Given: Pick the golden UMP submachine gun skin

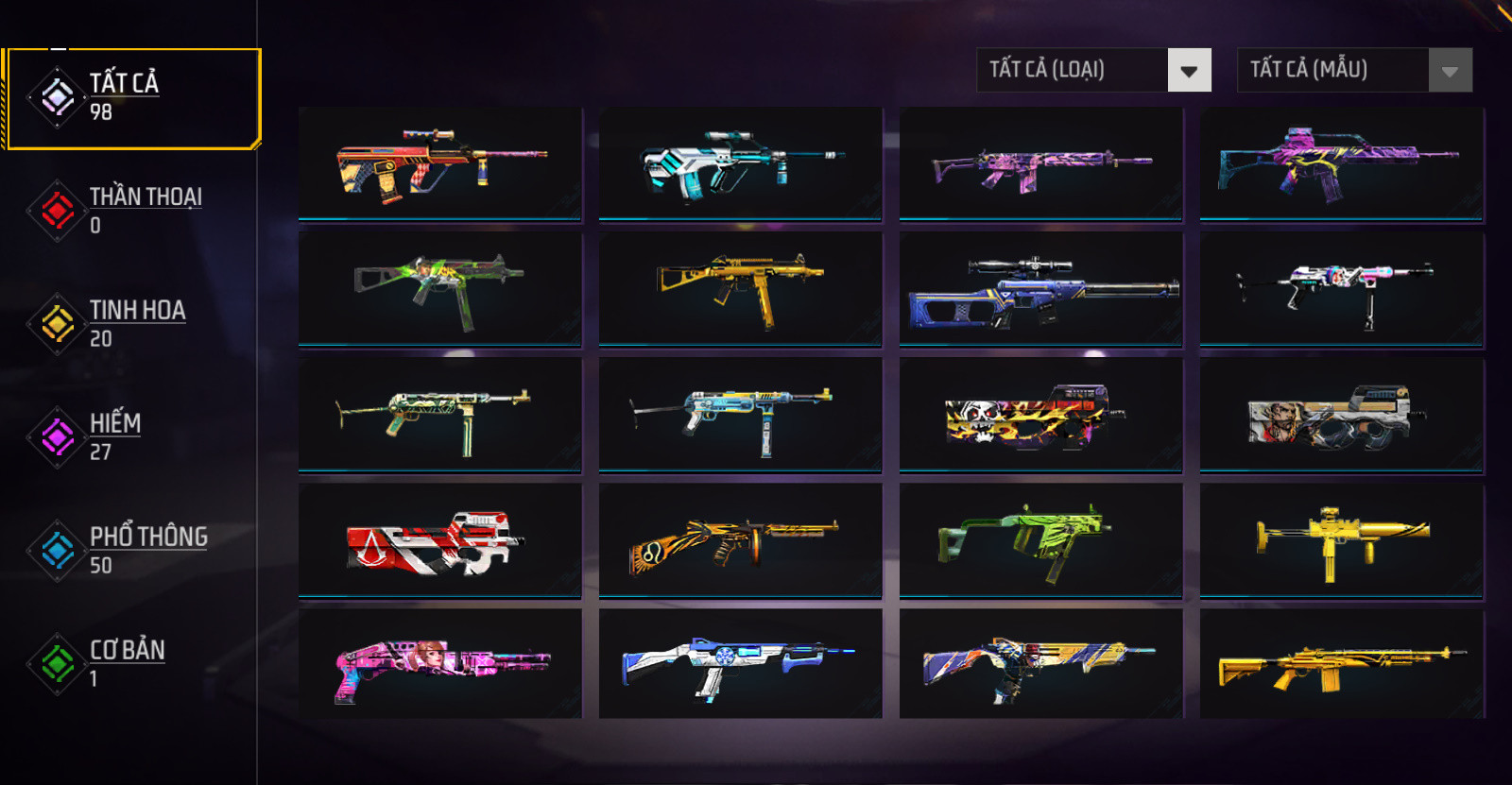Looking at the screenshot, I should coord(741,290).
